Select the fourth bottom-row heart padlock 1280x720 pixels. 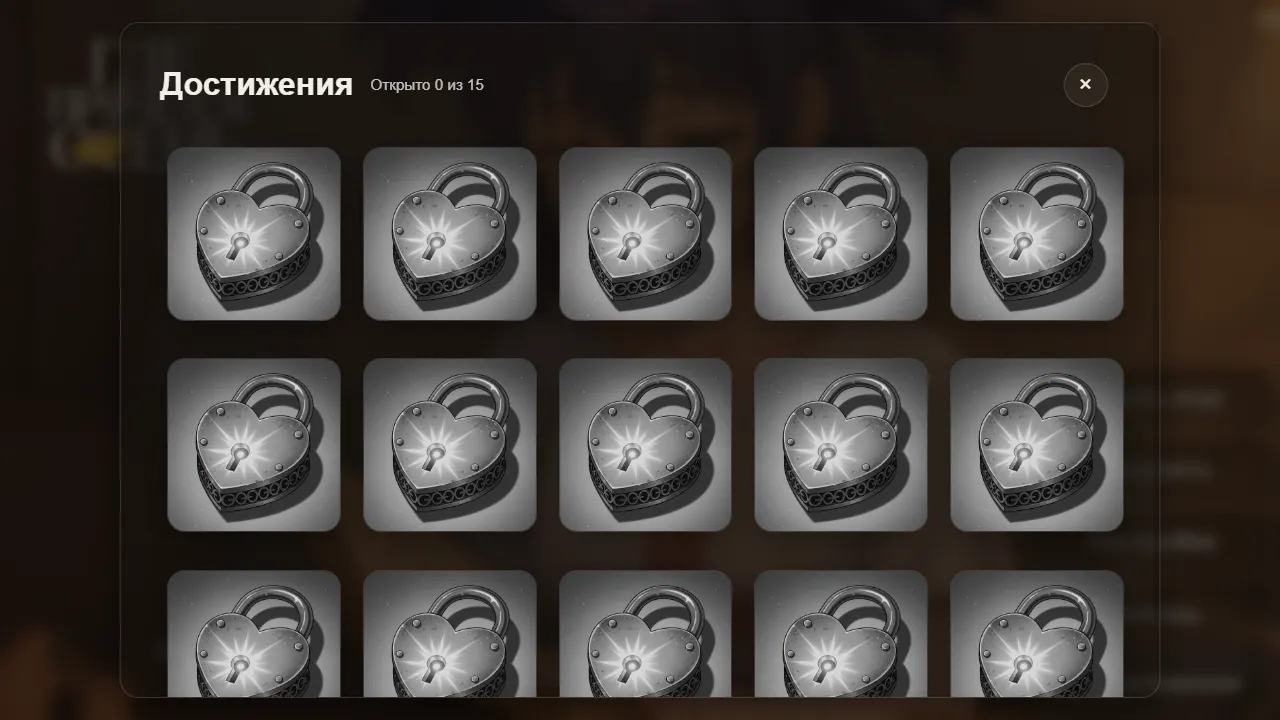[x=841, y=640]
